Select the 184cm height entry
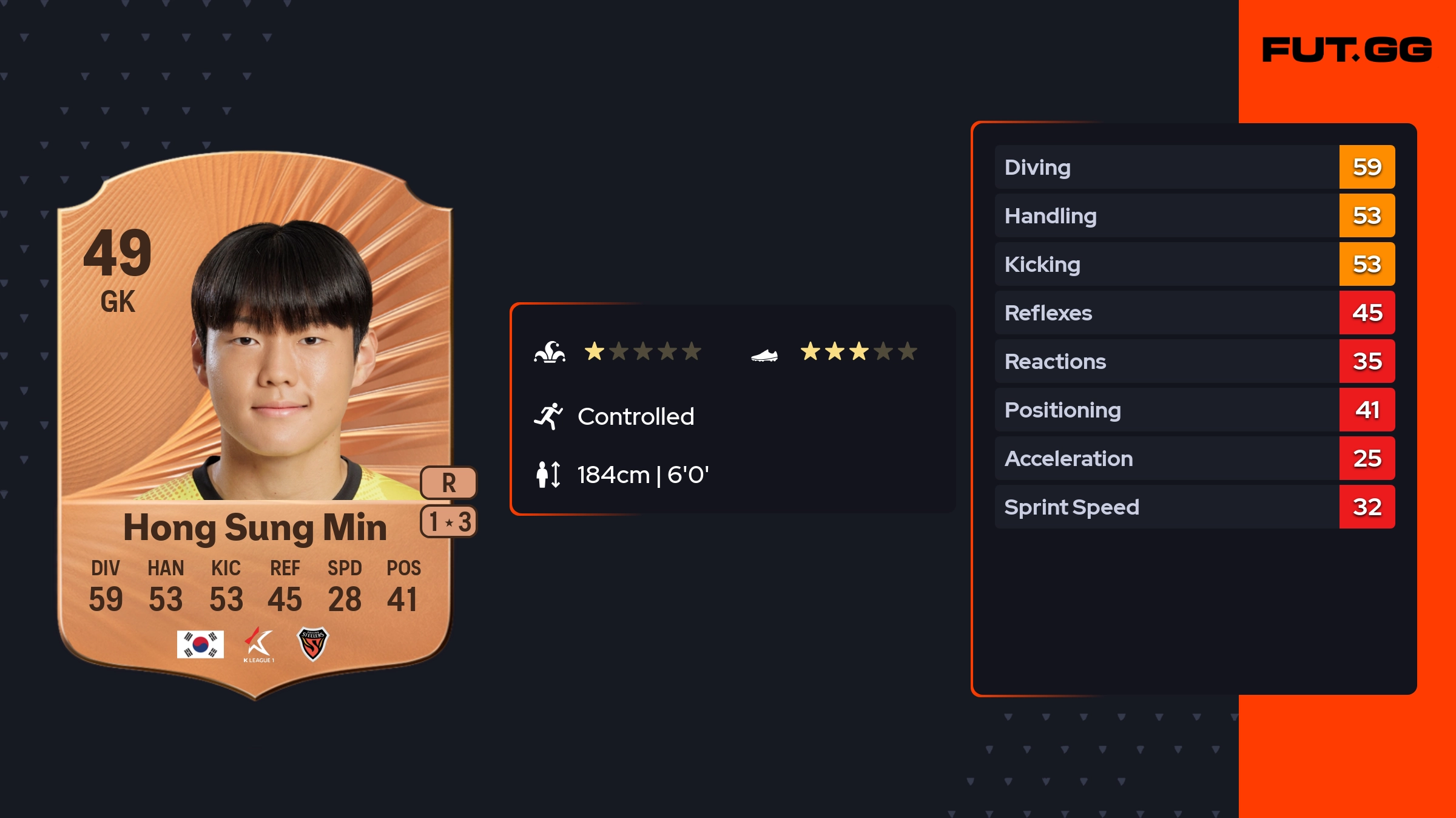1456x818 pixels. 642,475
